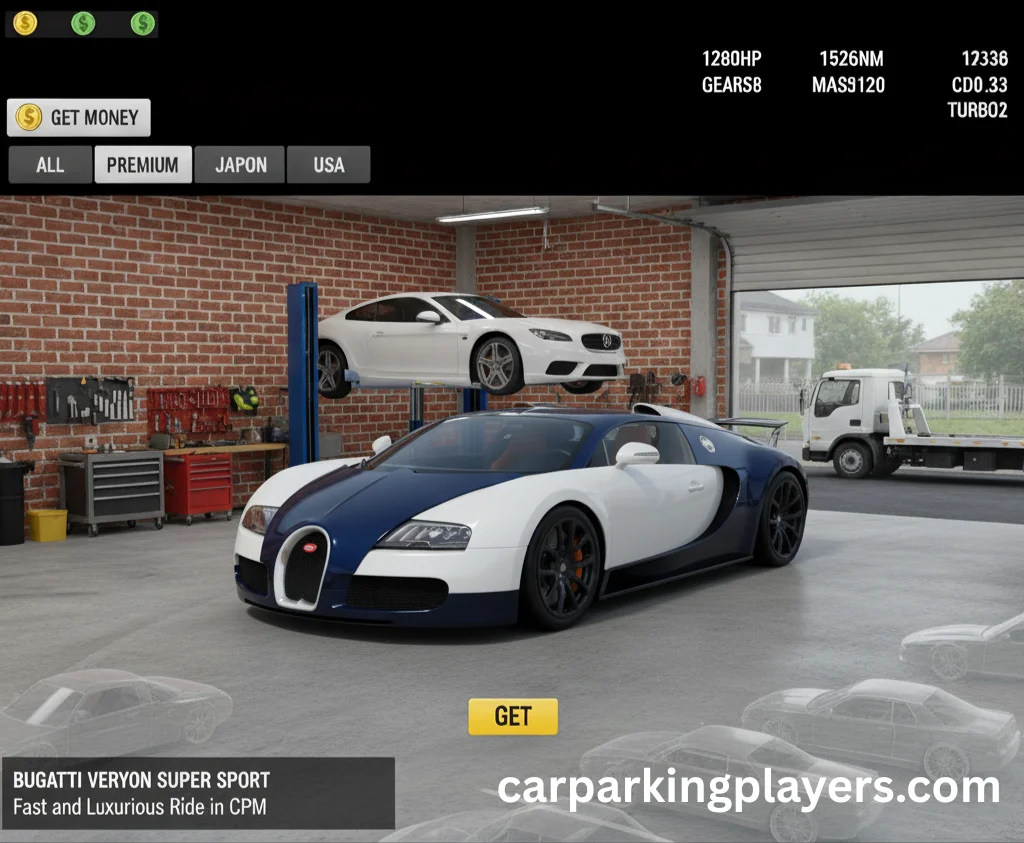Select the Japon car category

(x=240, y=165)
